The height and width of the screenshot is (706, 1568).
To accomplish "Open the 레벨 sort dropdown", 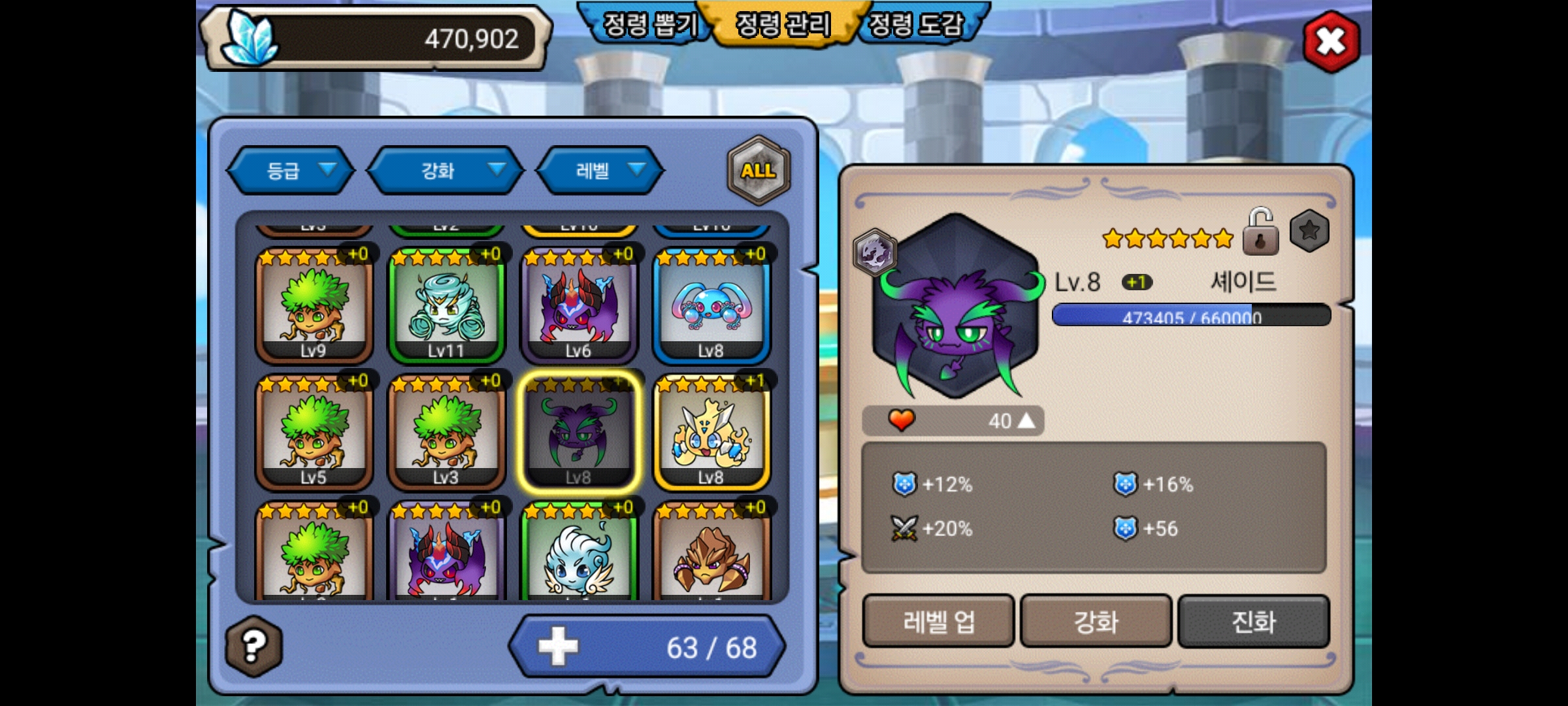I will 600,171.
